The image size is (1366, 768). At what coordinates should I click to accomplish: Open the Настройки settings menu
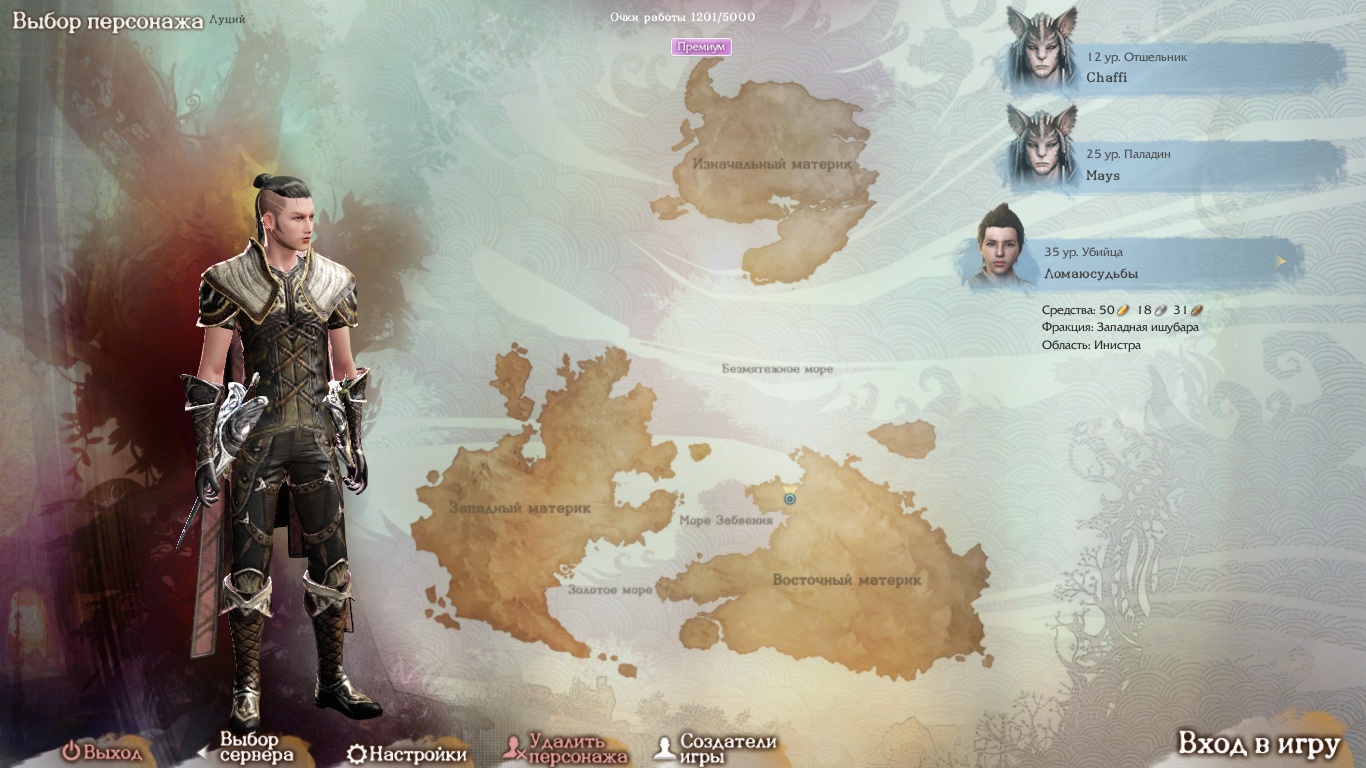click(407, 754)
